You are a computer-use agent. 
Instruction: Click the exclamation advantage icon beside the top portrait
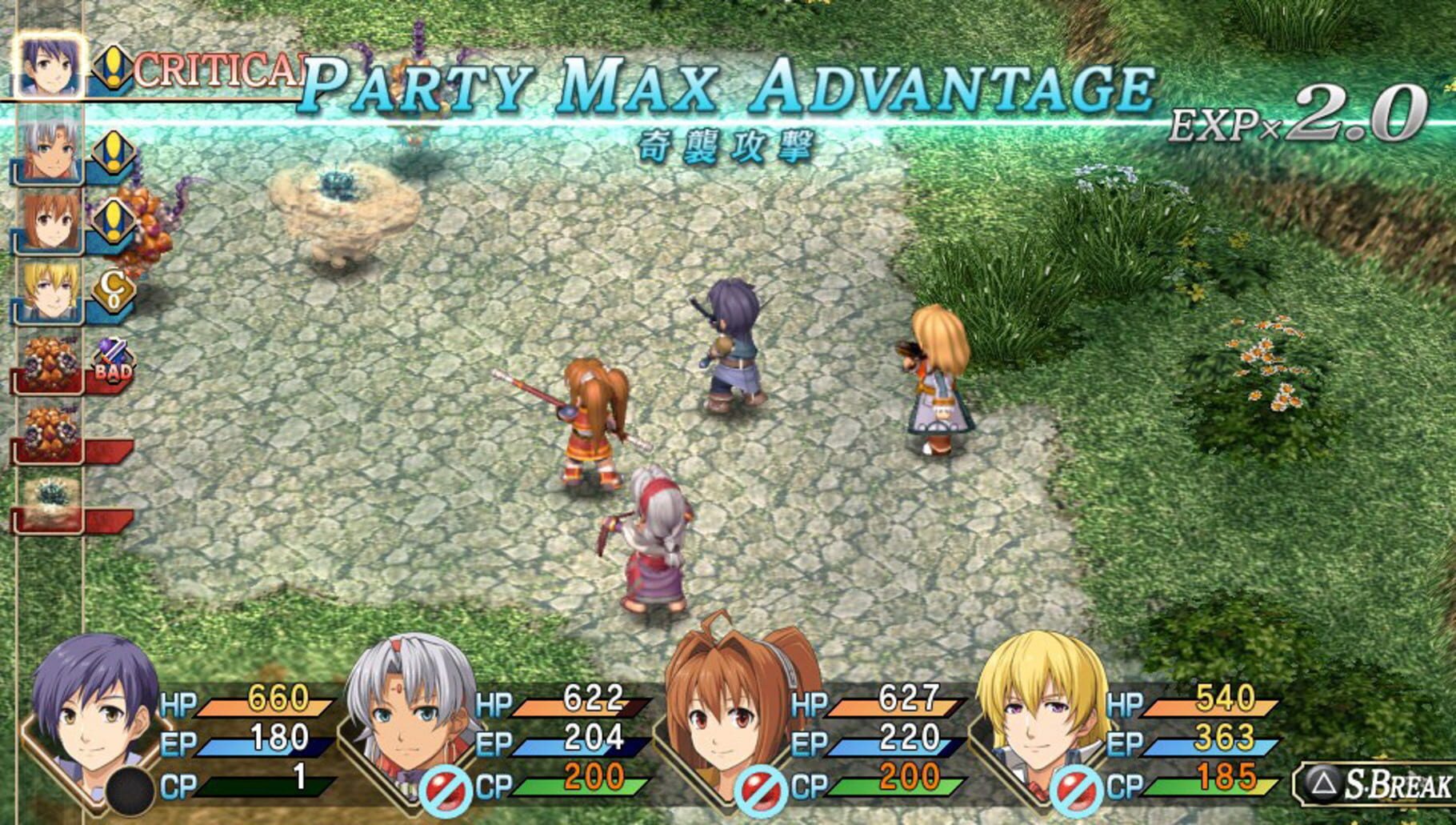(x=113, y=68)
